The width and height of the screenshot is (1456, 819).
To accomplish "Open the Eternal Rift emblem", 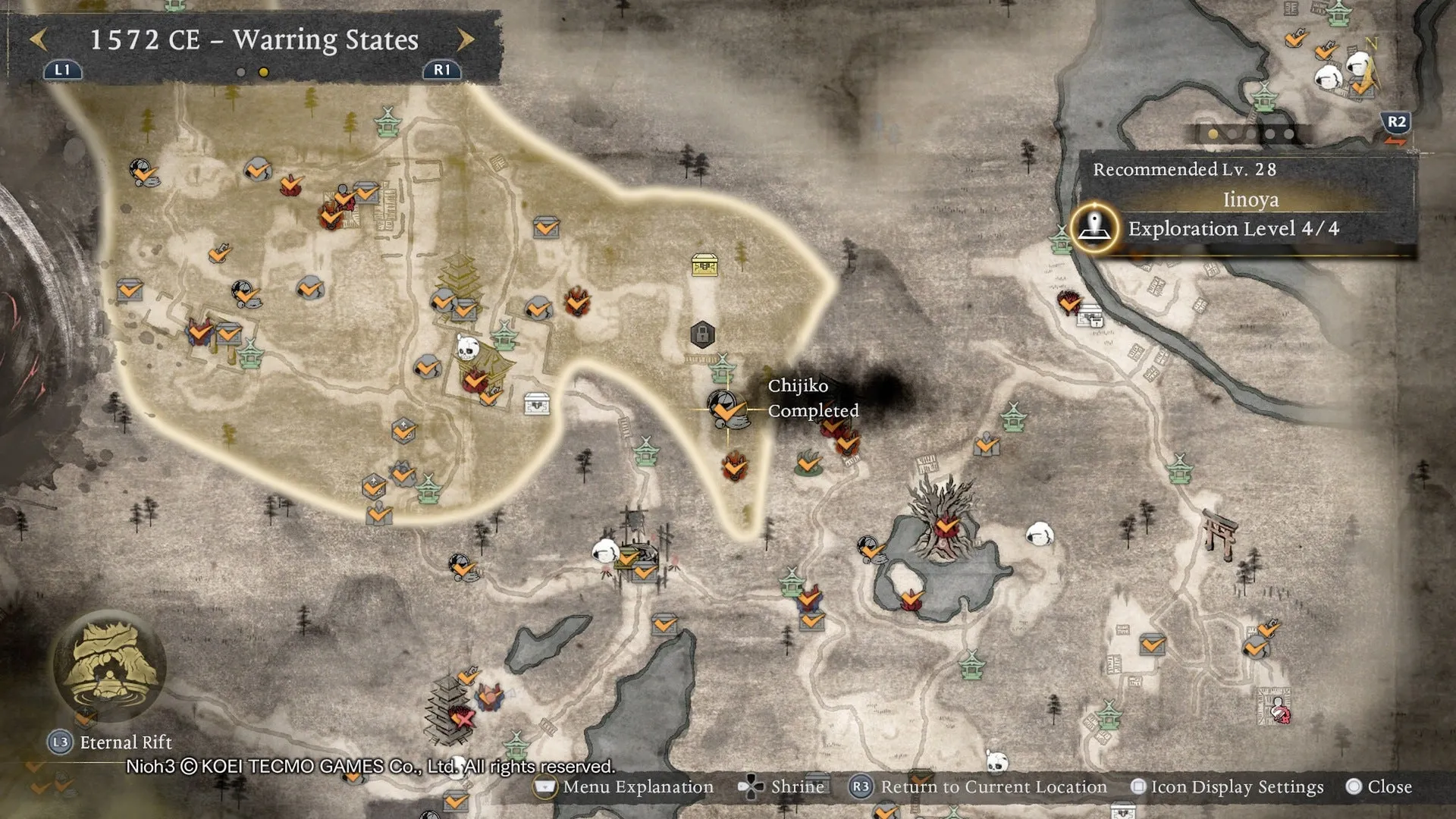I will pyautogui.click(x=110, y=664).
